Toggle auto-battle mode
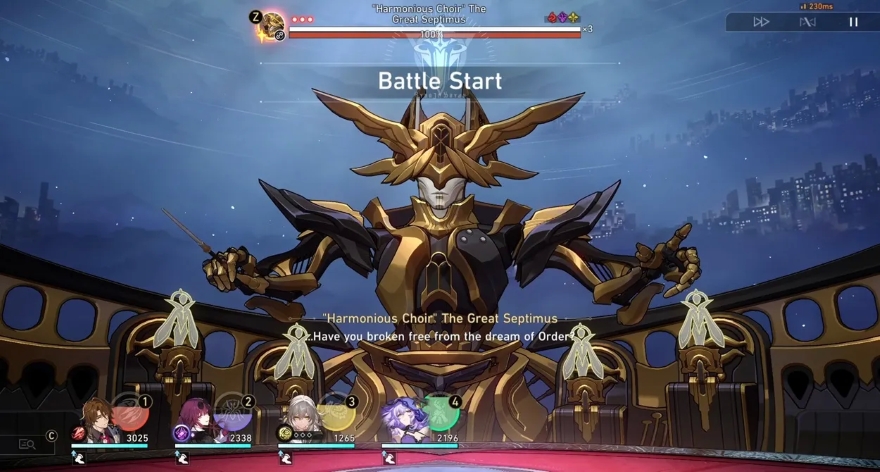The height and width of the screenshot is (472, 880). pyautogui.click(x=808, y=21)
